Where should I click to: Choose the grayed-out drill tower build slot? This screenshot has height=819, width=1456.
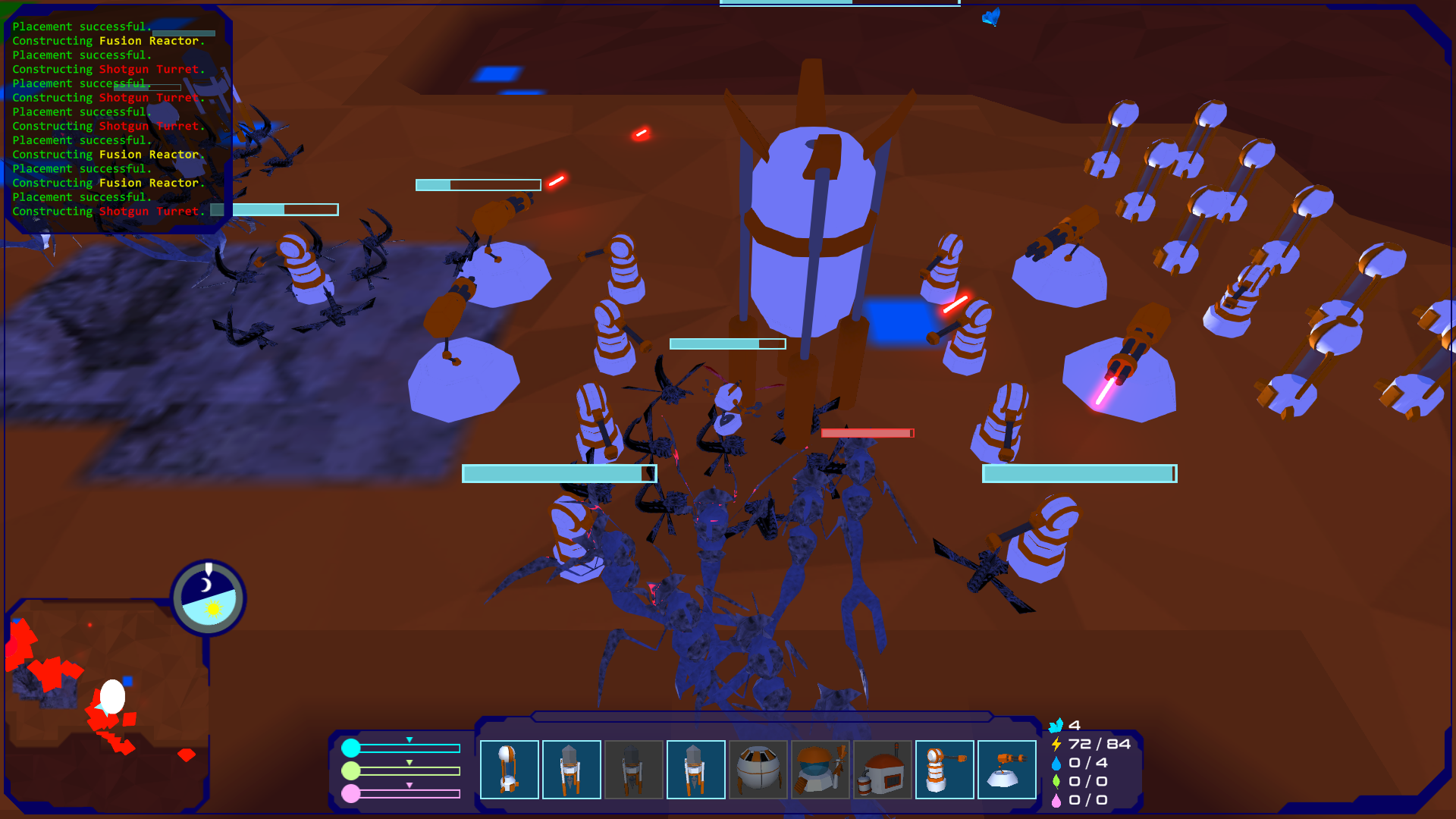[x=634, y=770]
